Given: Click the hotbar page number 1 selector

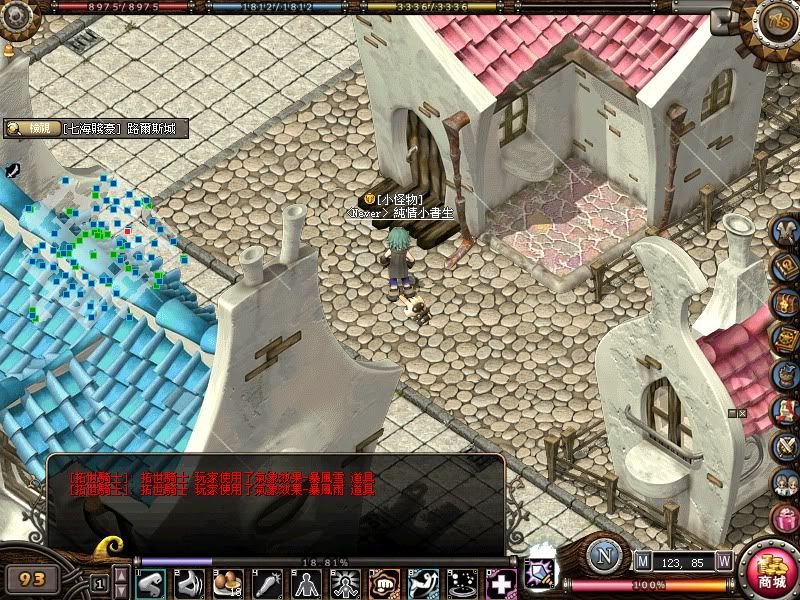Looking at the screenshot, I should pos(99,581).
